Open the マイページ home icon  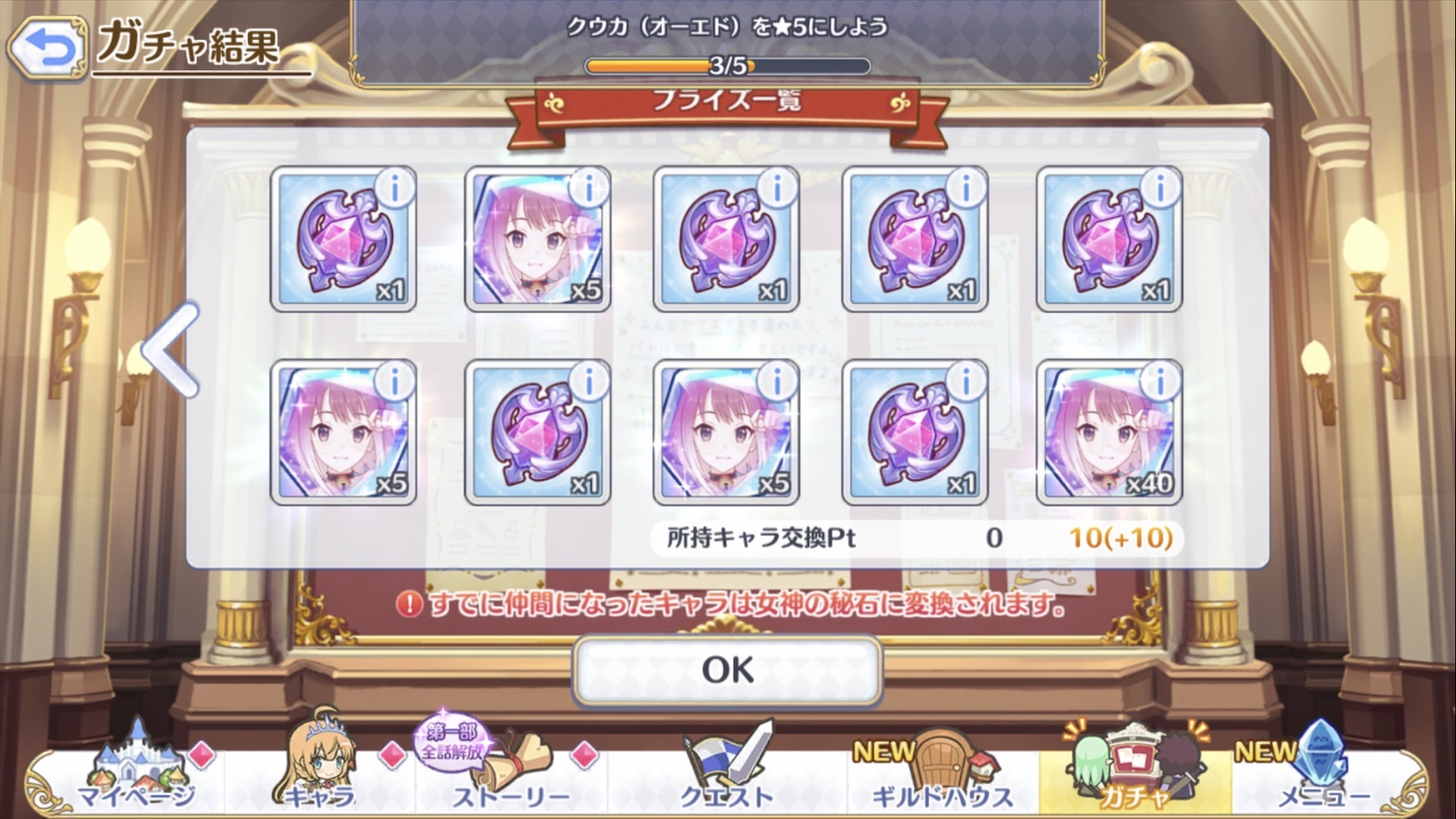click(139, 768)
